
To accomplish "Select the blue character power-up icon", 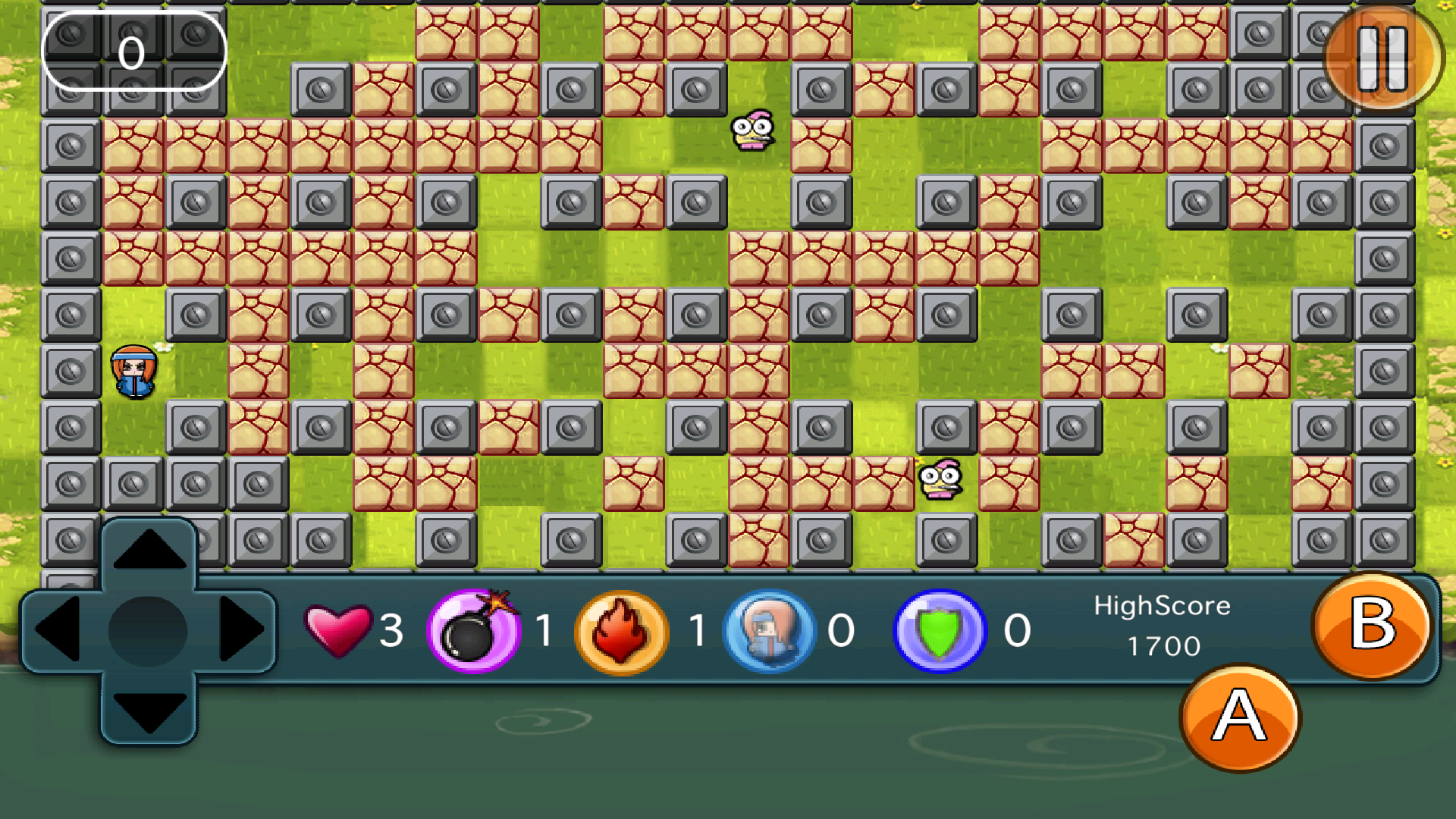I will 770,631.
